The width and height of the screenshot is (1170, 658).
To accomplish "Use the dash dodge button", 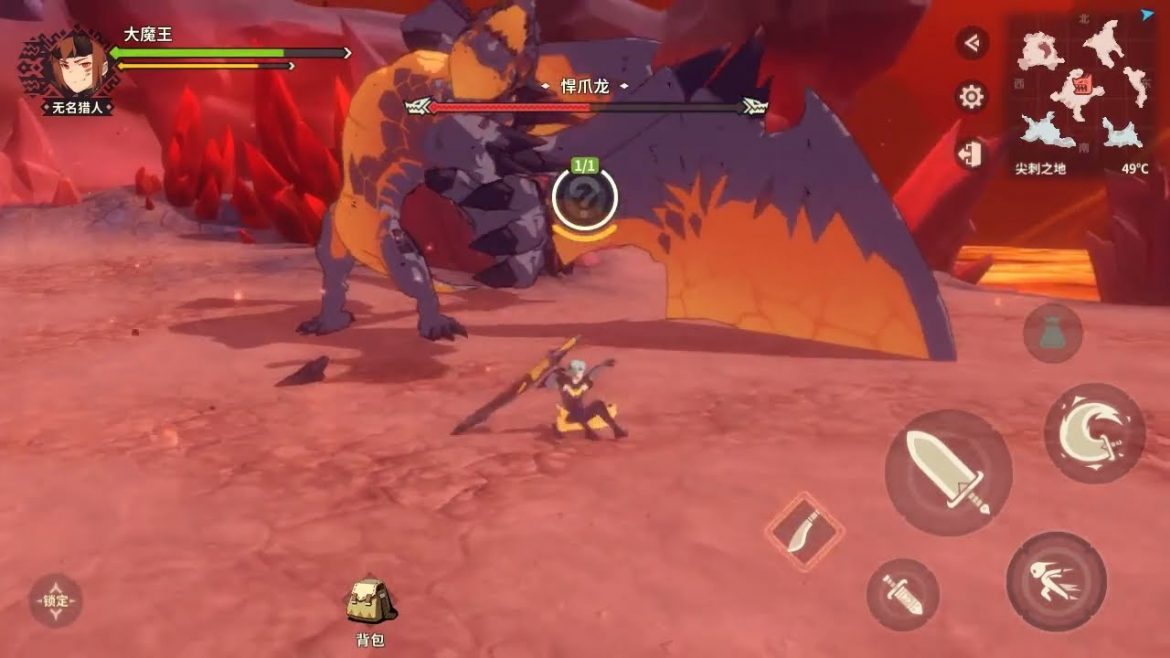I will [x=1056, y=581].
